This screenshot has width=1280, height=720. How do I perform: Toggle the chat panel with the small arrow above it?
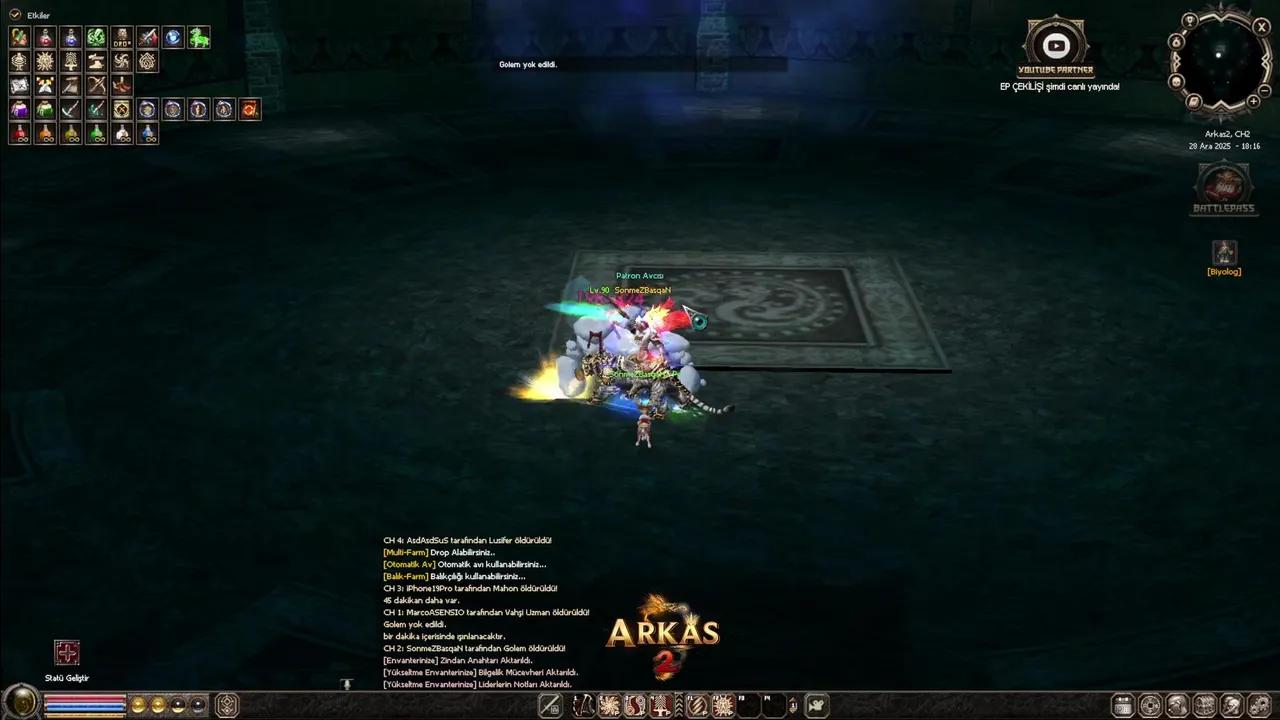[347, 684]
